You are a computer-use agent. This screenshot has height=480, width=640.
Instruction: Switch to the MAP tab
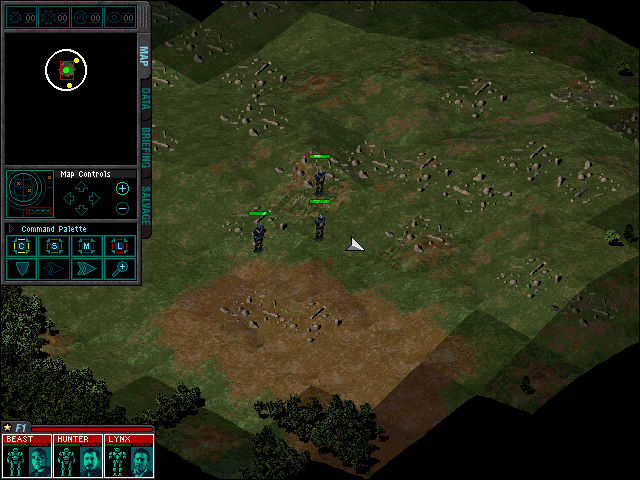(x=144, y=55)
